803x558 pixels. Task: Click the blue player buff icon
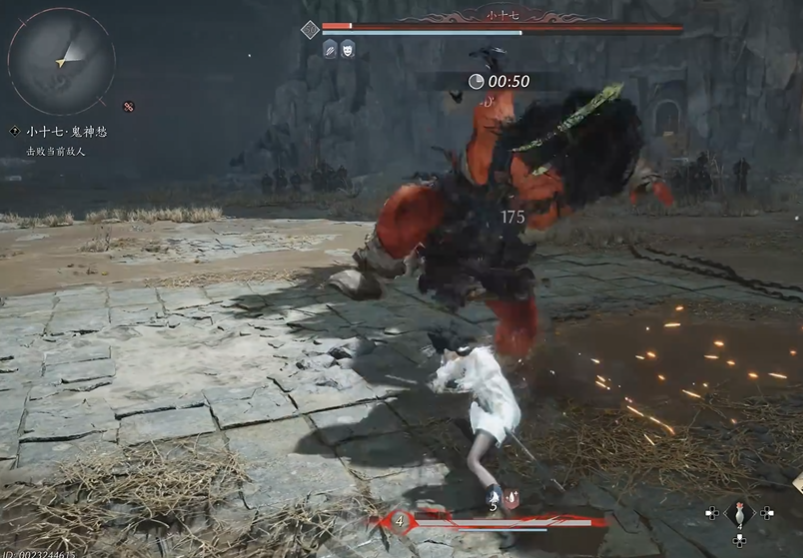[x=493, y=495]
